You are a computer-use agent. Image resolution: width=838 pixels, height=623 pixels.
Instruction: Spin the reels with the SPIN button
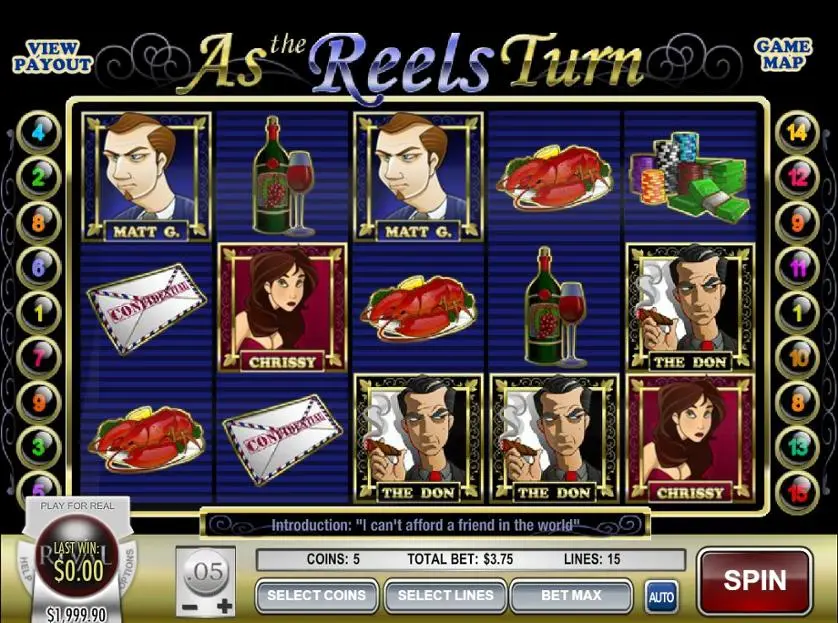click(x=755, y=580)
